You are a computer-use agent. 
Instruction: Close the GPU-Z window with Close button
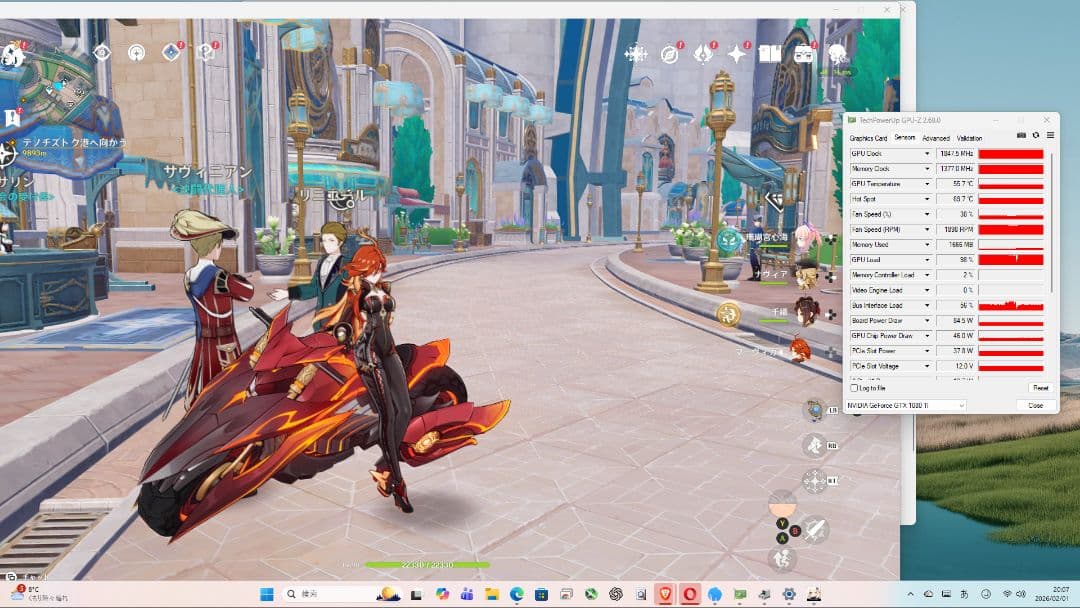tap(1036, 405)
